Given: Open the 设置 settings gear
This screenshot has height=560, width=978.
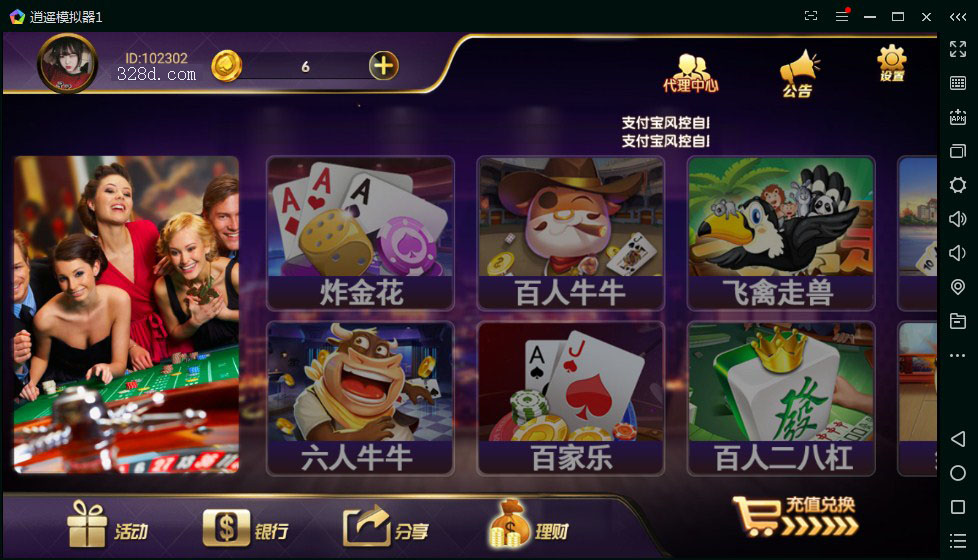Looking at the screenshot, I should tap(891, 64).
